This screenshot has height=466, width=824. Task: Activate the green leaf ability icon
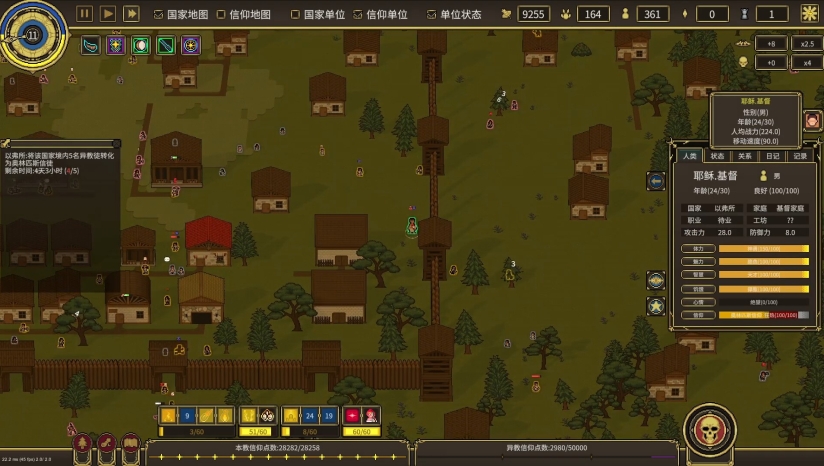90,45
